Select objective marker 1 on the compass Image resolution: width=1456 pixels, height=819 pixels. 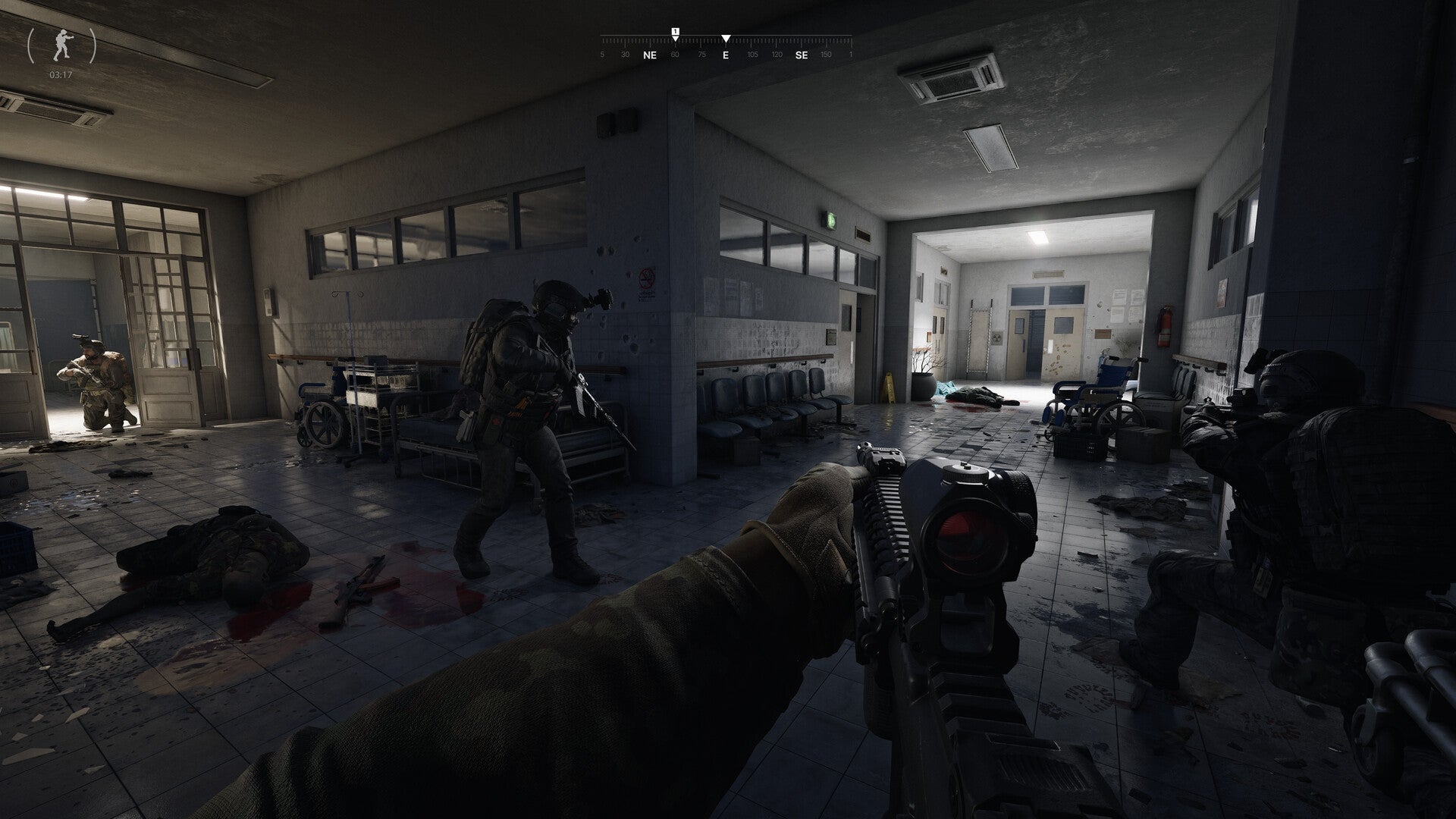click(x=674, y=33)
